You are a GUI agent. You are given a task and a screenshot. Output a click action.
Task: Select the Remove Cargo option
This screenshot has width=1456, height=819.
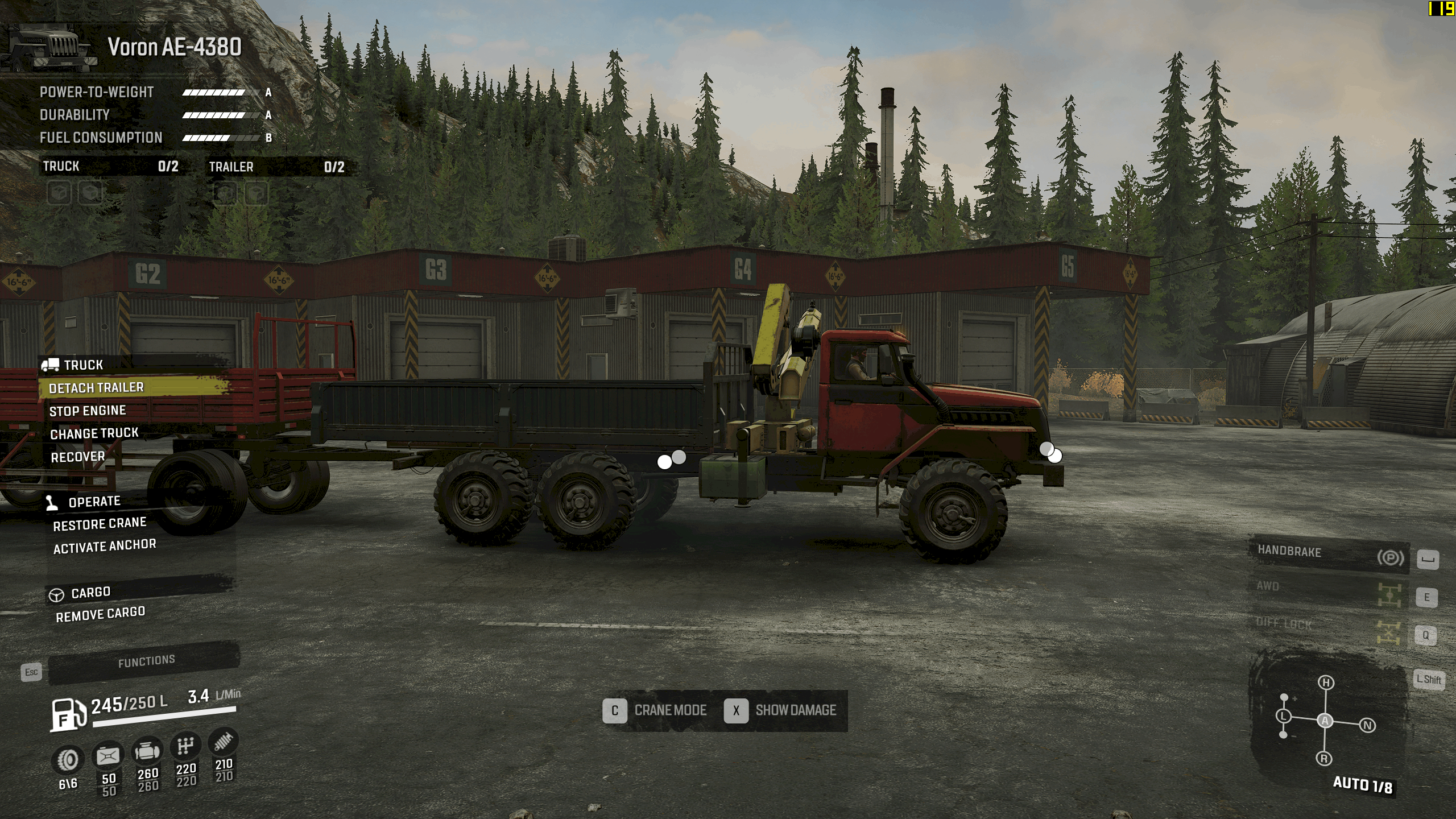[101, 614]
